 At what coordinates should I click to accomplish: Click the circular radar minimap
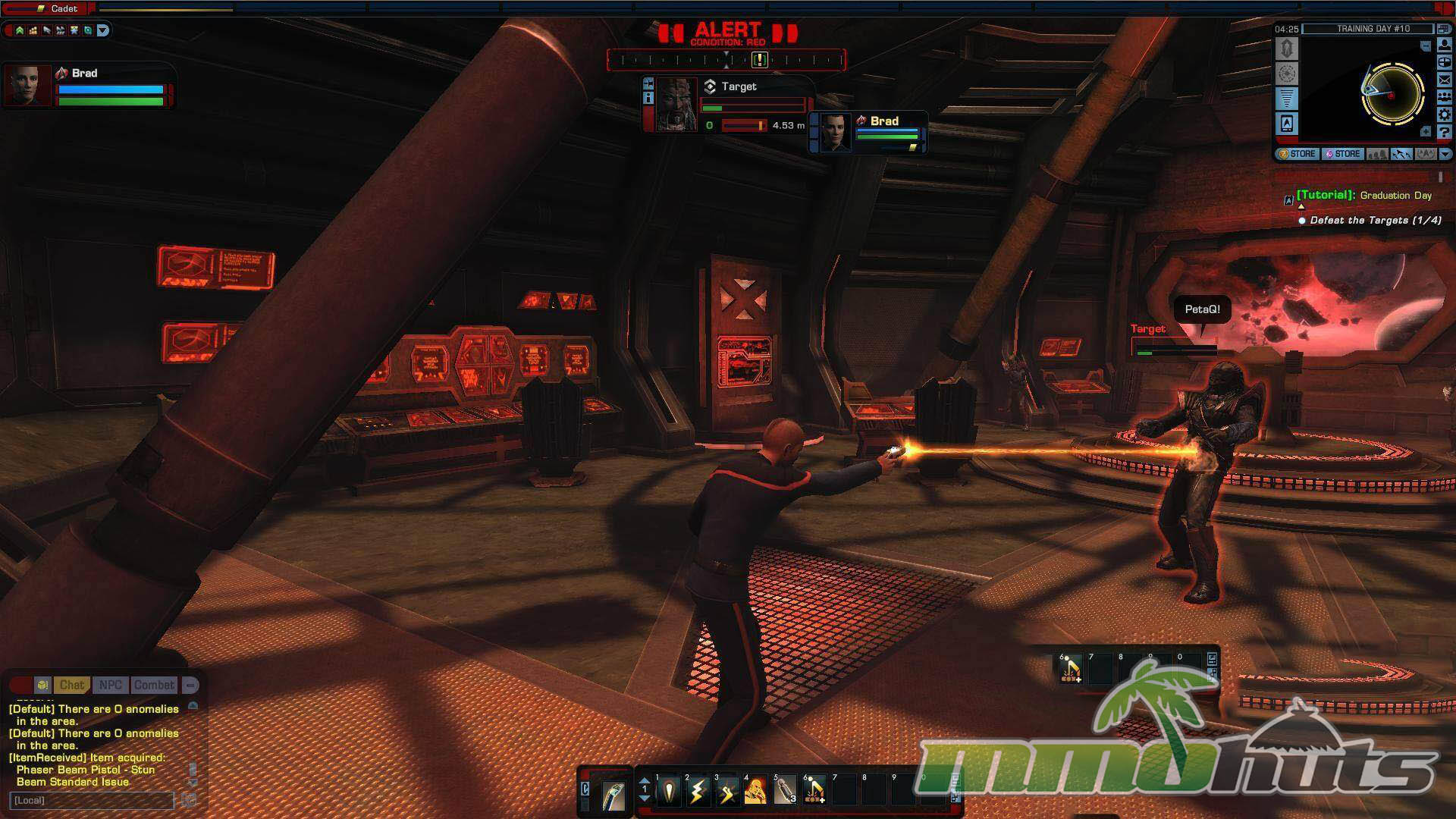1392,95
